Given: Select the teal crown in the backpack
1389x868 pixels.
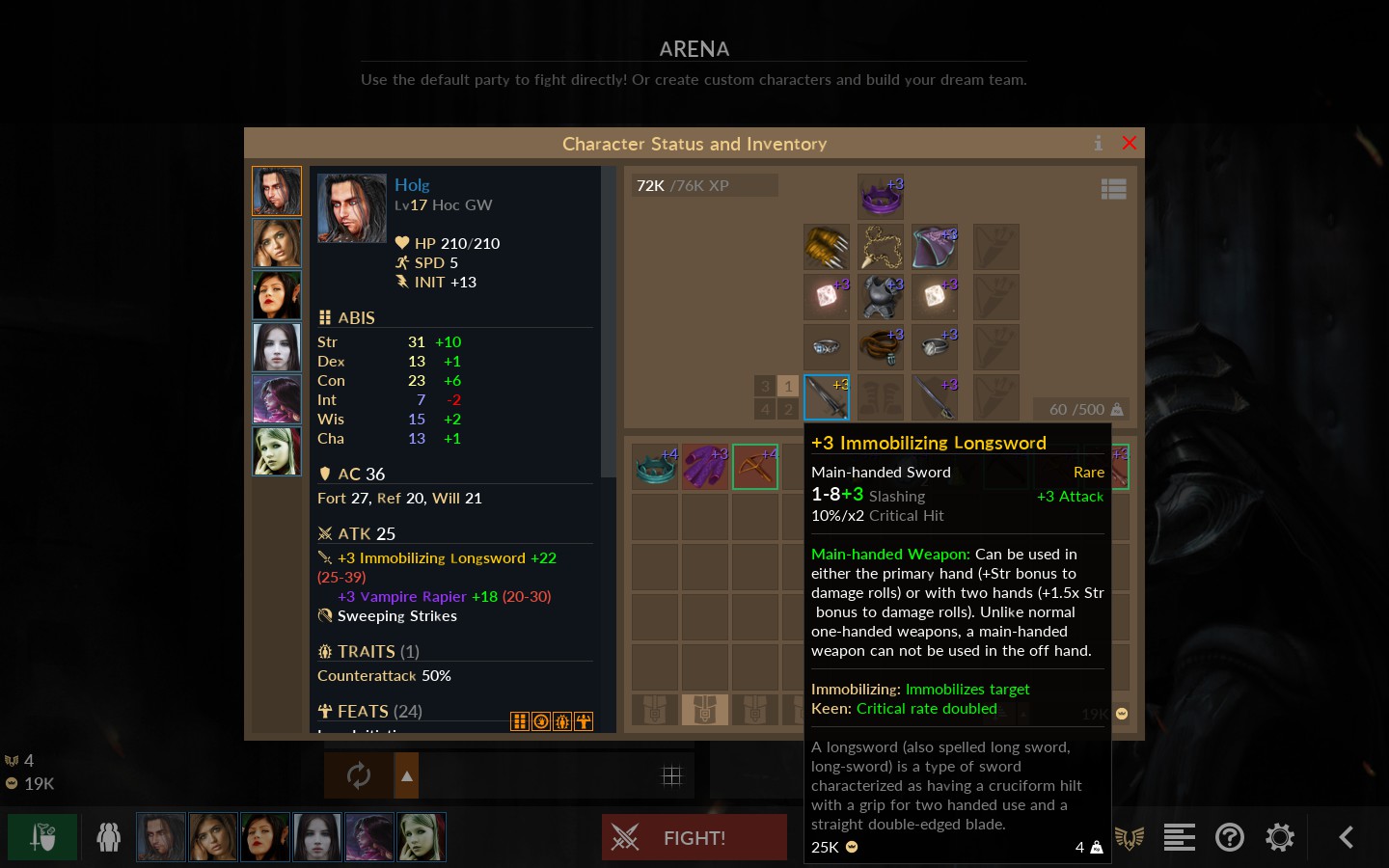Looking at the screenshot, I should [x=655, y=467].
